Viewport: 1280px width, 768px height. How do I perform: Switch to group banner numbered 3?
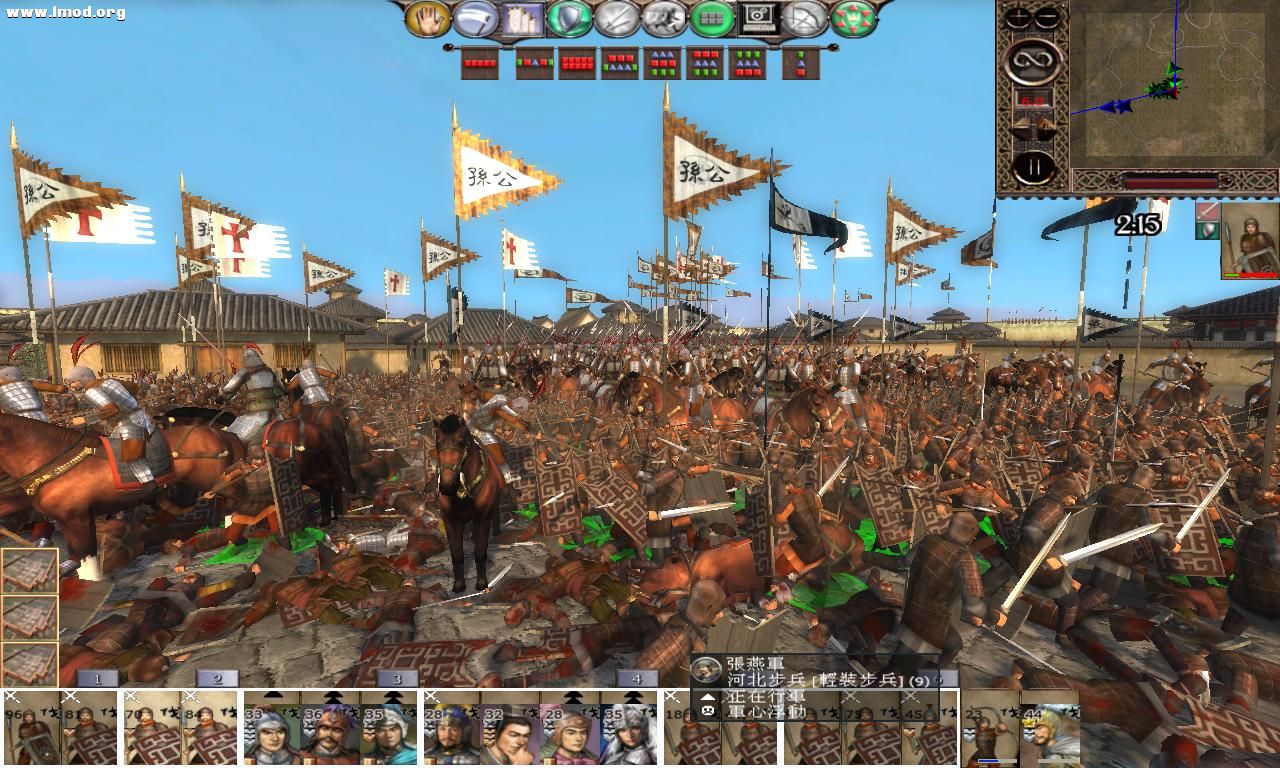(397, 677)
